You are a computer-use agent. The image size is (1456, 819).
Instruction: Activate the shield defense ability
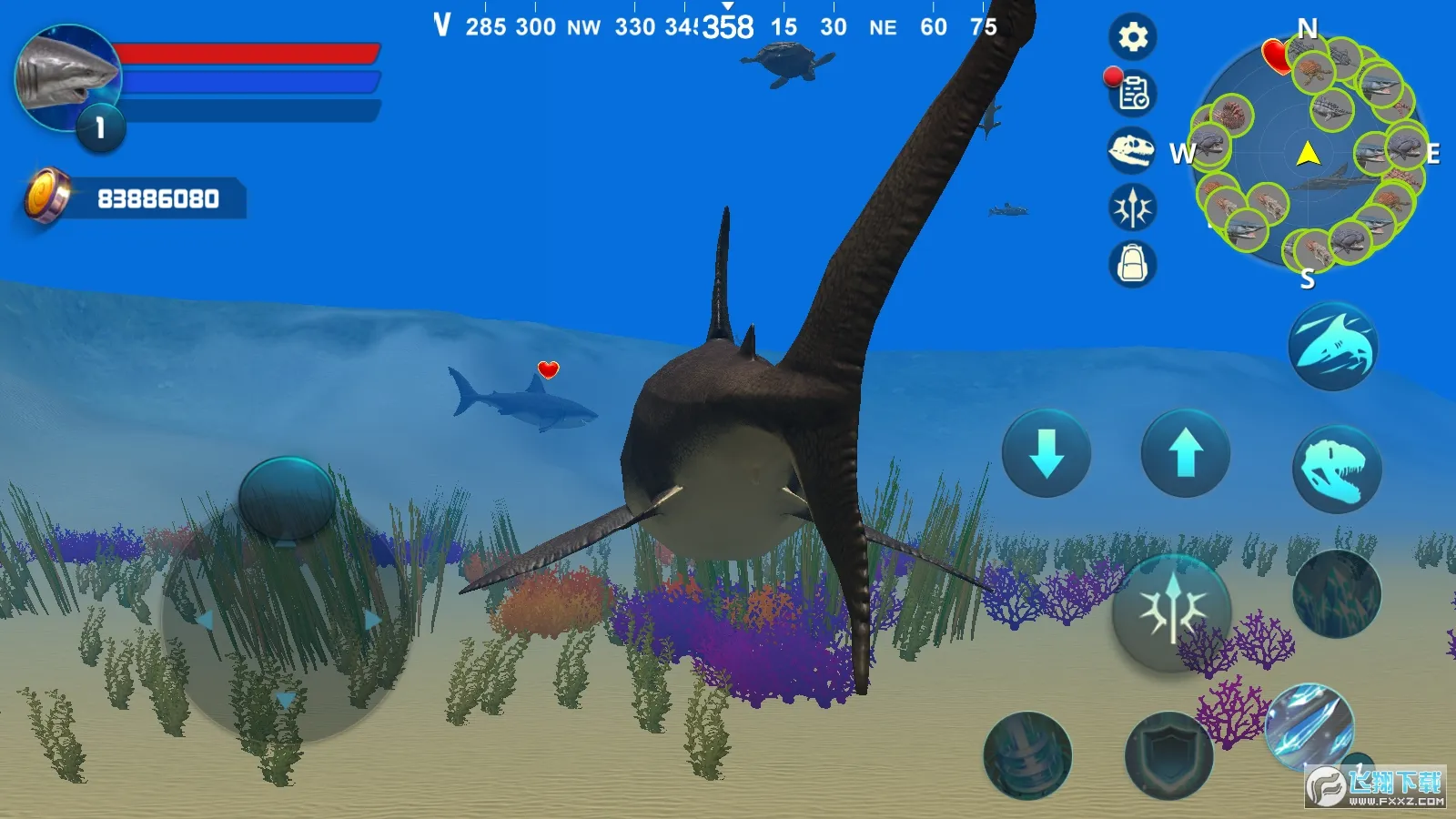click(x=1168, y=755)
